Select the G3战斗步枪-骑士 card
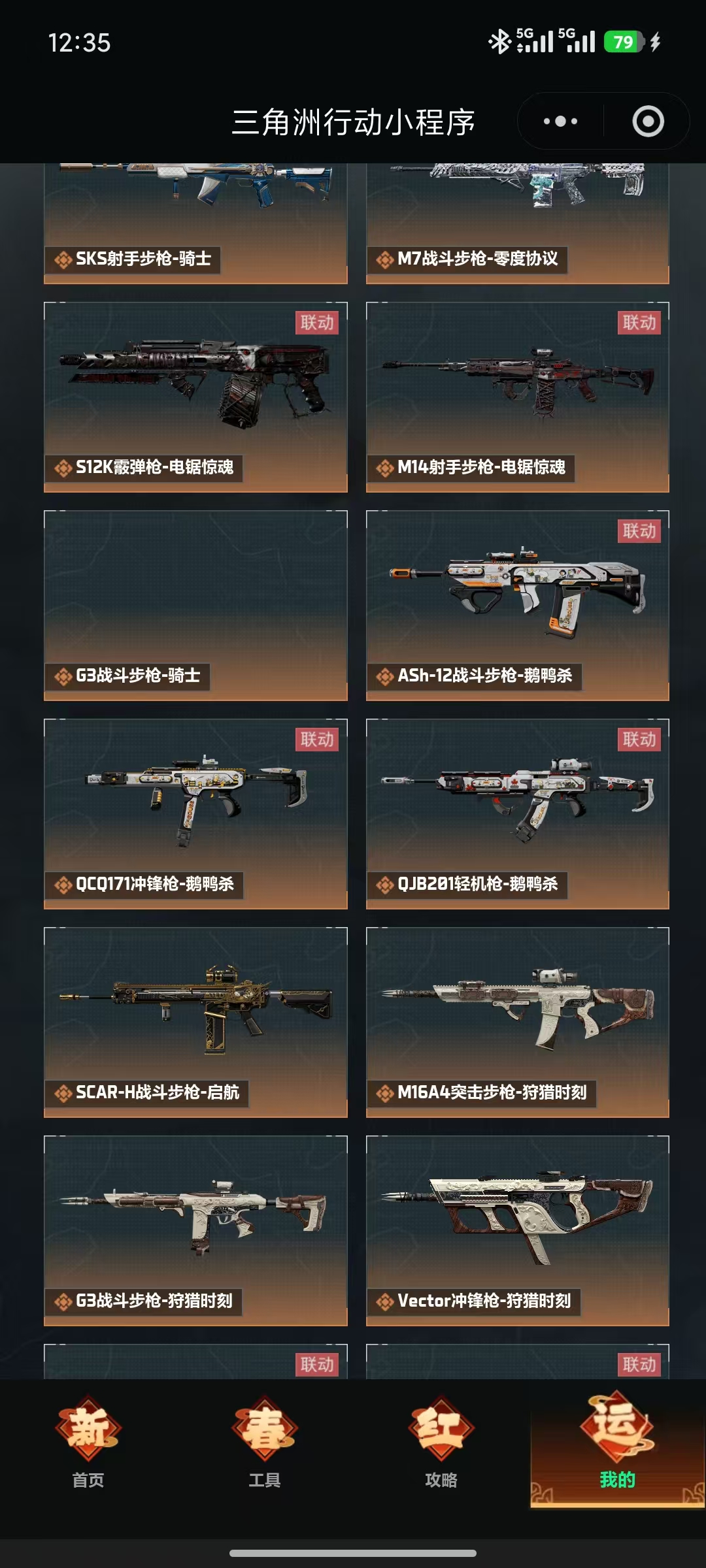The height and width of the screenshot is (1568, 706). (195, 605)
